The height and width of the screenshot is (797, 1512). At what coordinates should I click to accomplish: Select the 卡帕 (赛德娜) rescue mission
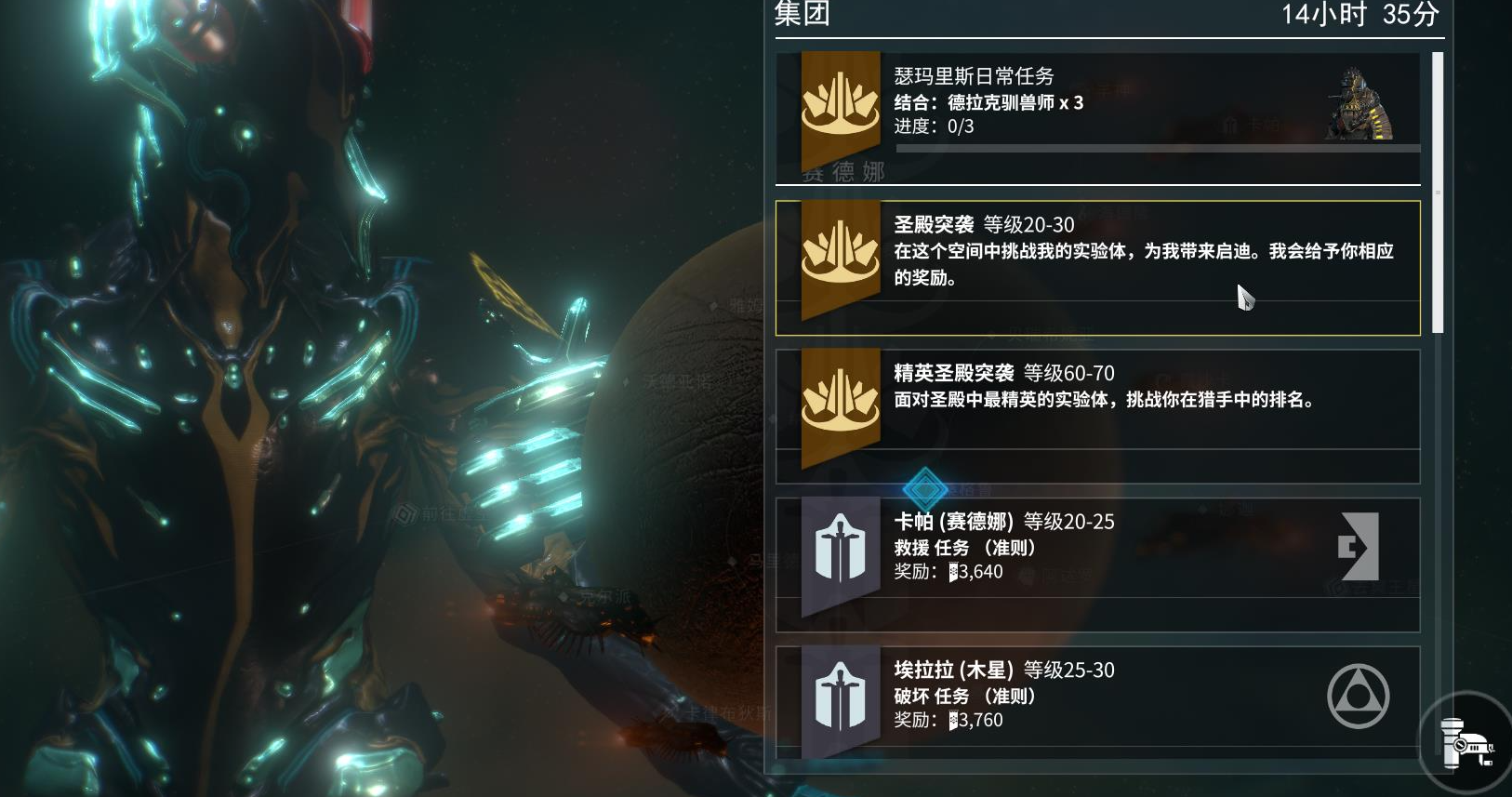[1097, 549]
